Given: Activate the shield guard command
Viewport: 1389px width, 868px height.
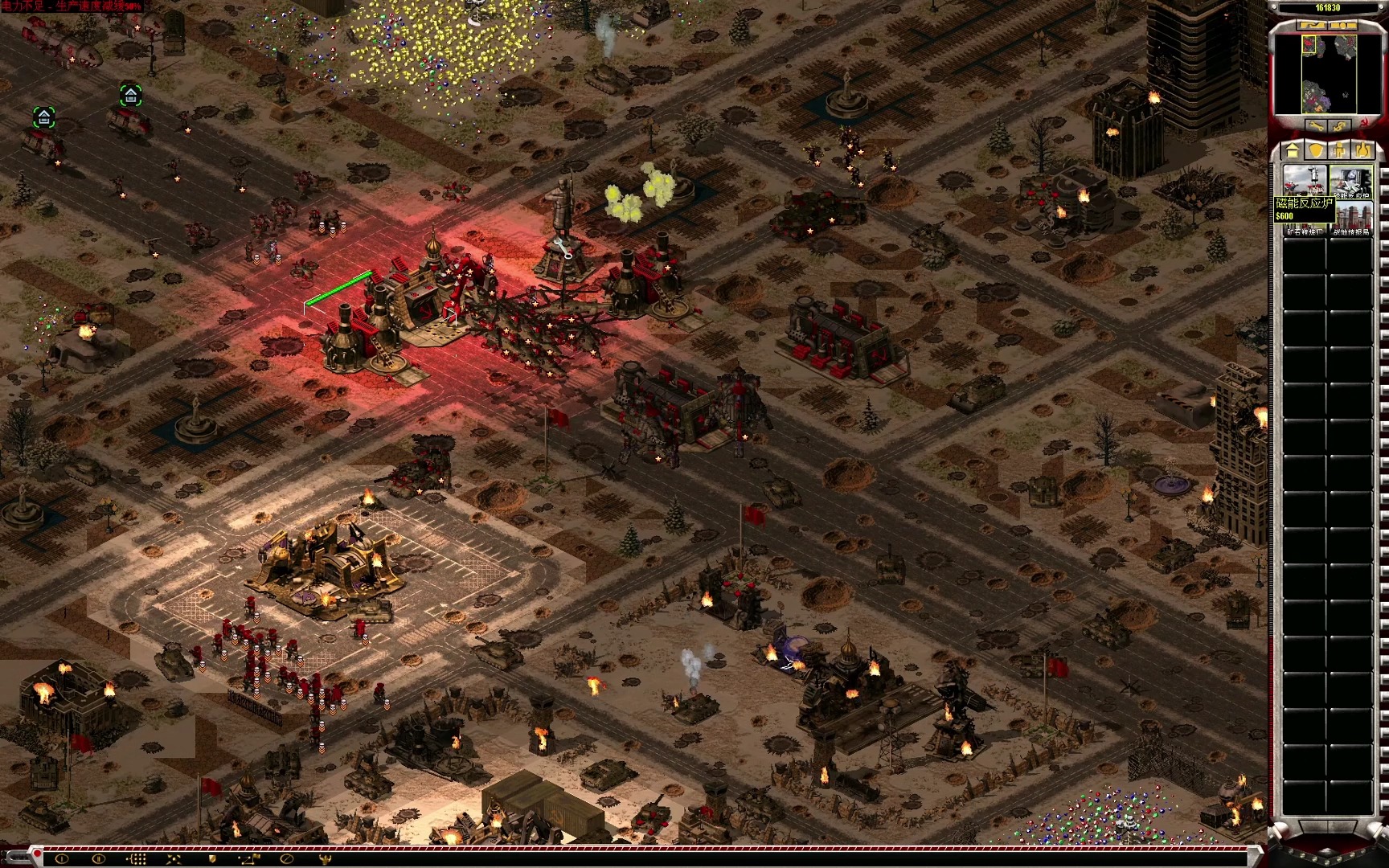Looking at the screenshot, I should 211,858.
